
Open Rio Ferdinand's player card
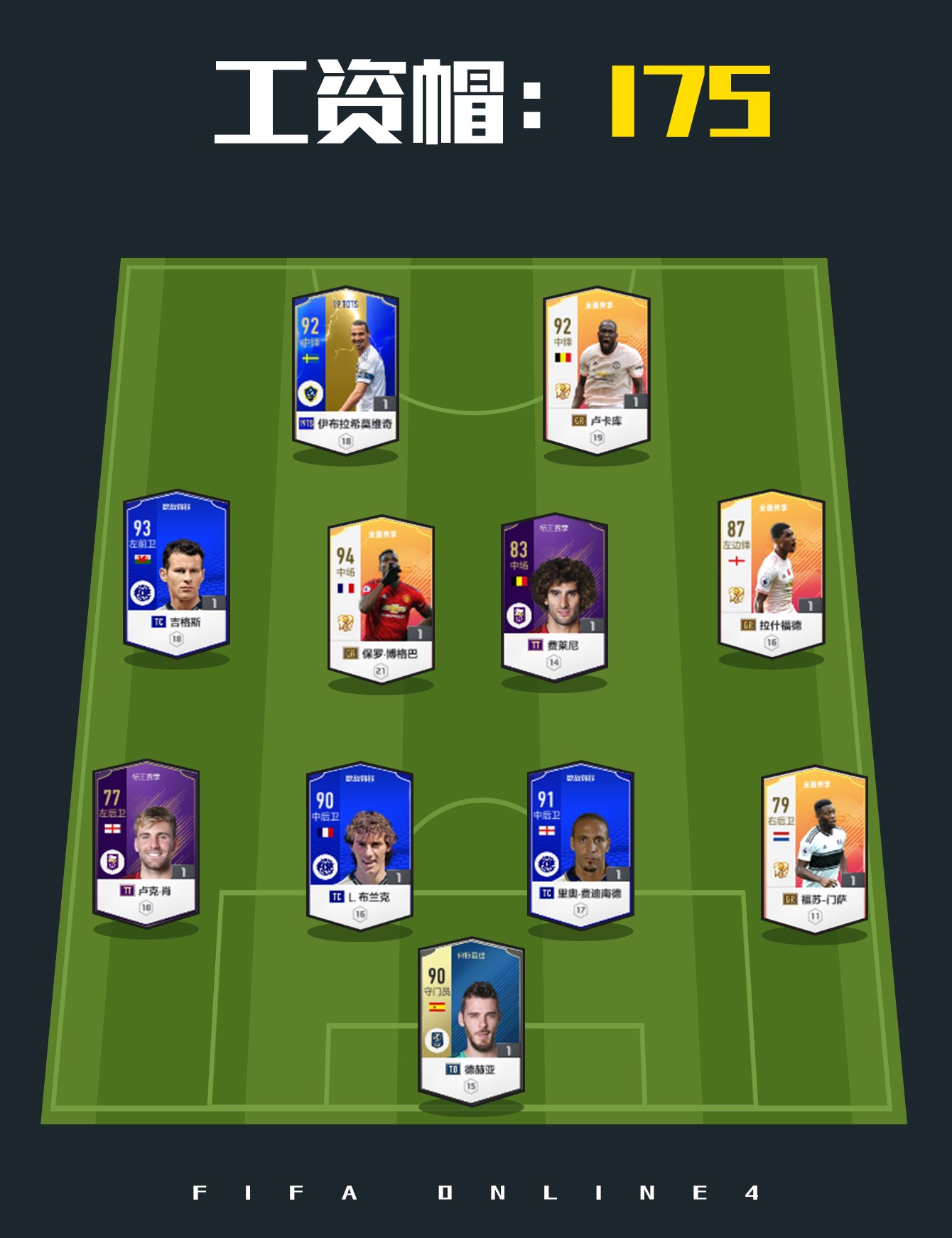click(583, 845)
